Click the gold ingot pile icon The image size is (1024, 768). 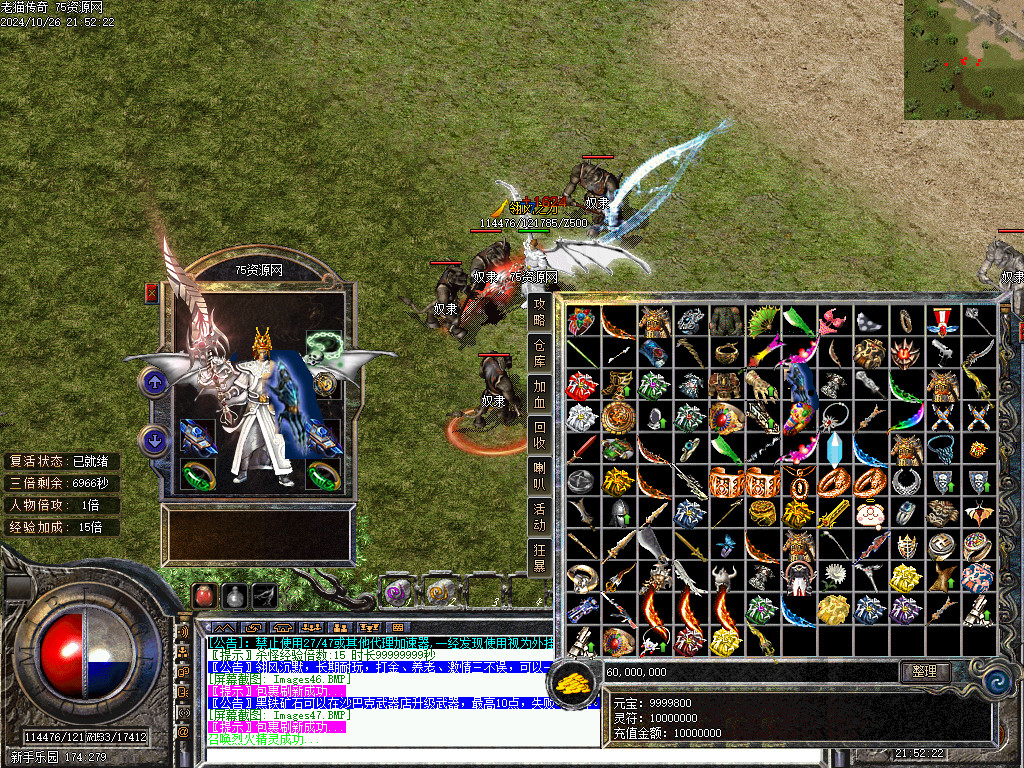click(575, 682)
